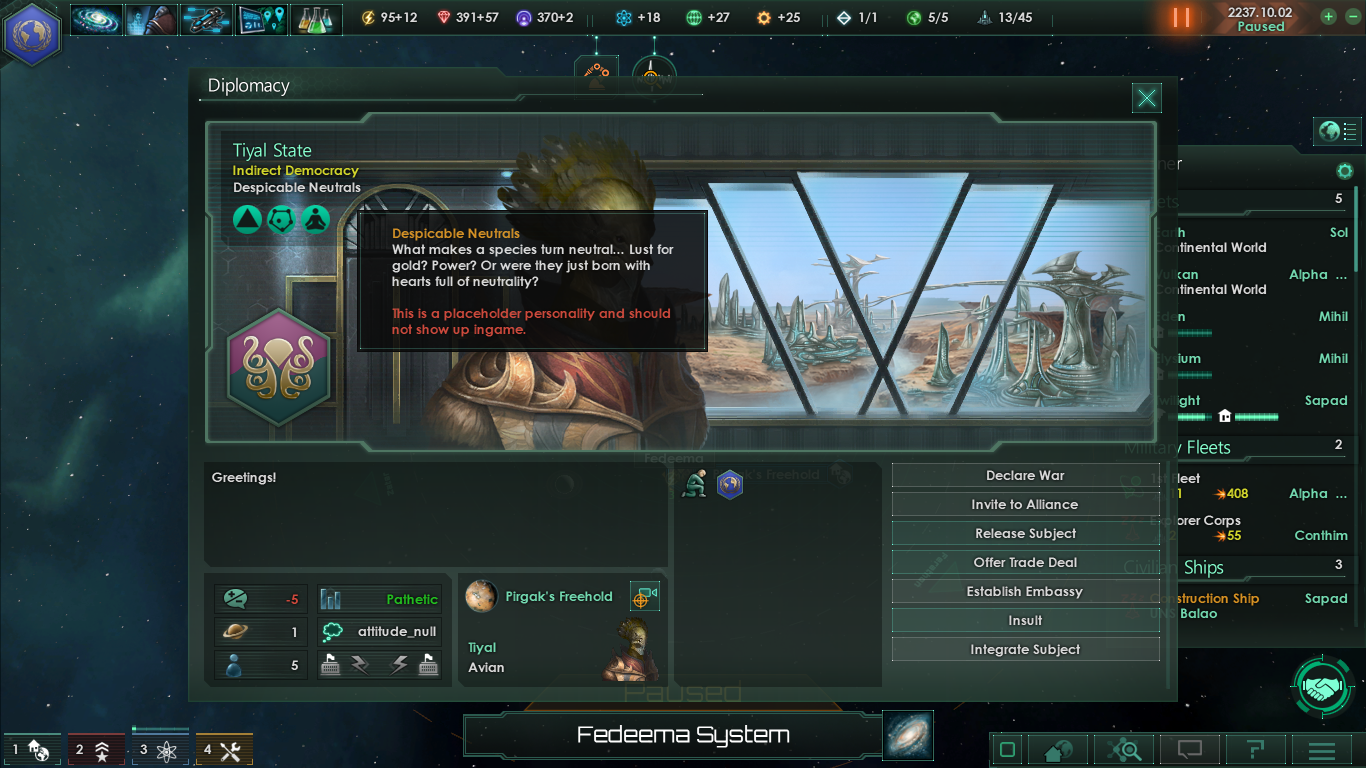Click your empire emblem in the top-left corner
This screenshot has width=1366, height=768.
coord(32,33)
